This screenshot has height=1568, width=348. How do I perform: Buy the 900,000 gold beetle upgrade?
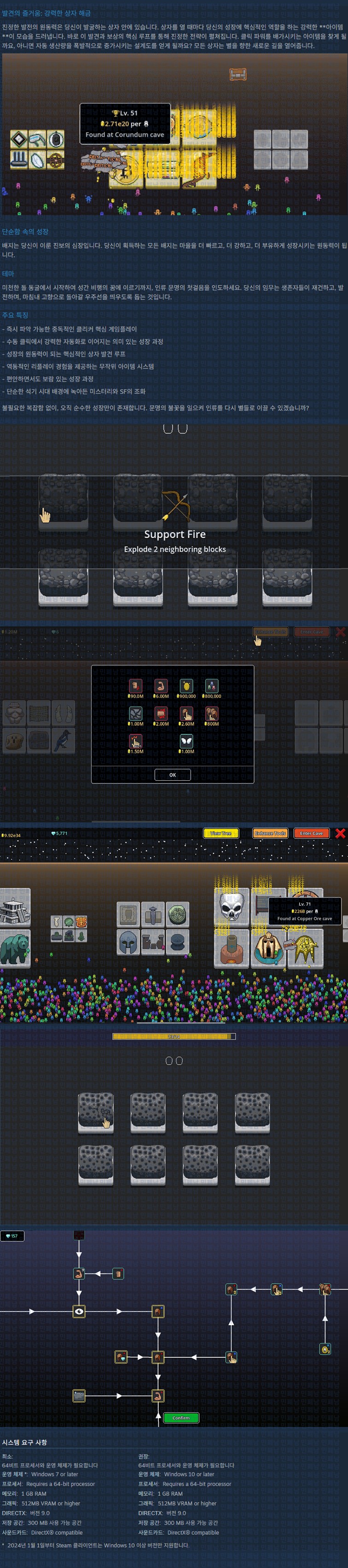[186, 685]
